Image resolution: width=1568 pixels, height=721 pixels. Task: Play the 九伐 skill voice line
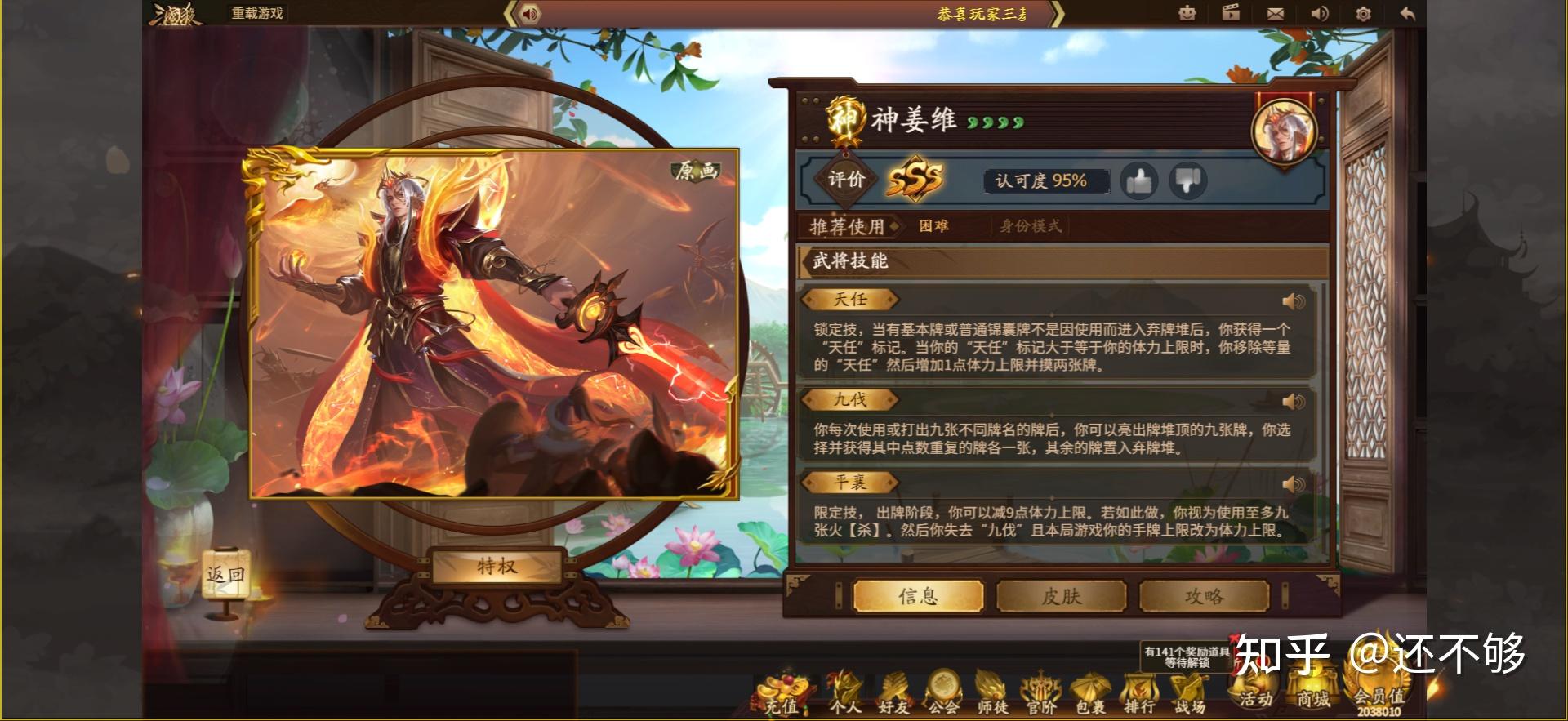[1292, 400]
